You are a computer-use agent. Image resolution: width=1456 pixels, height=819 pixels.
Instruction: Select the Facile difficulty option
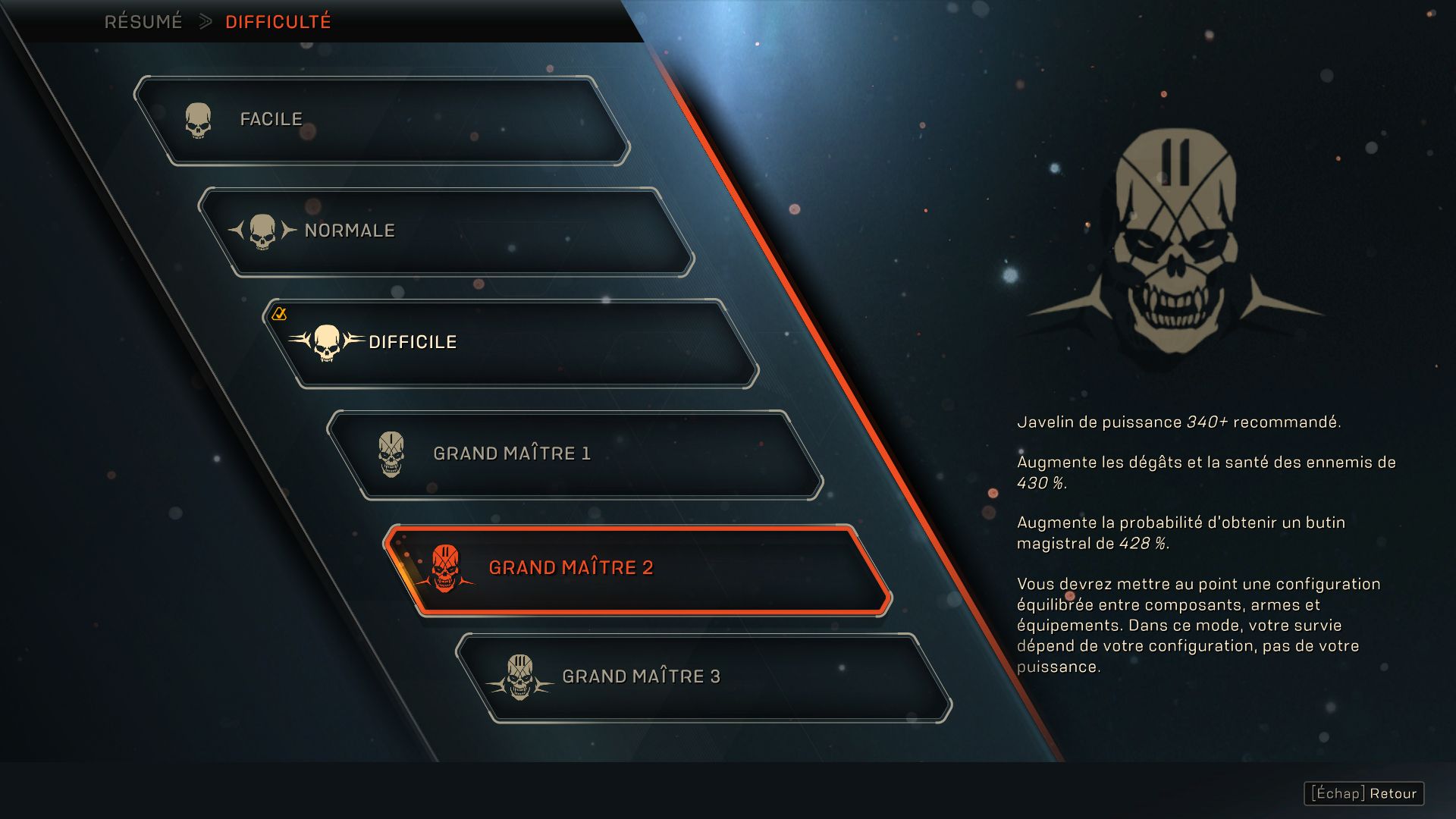pyautogui.click(x=379, y=118)
